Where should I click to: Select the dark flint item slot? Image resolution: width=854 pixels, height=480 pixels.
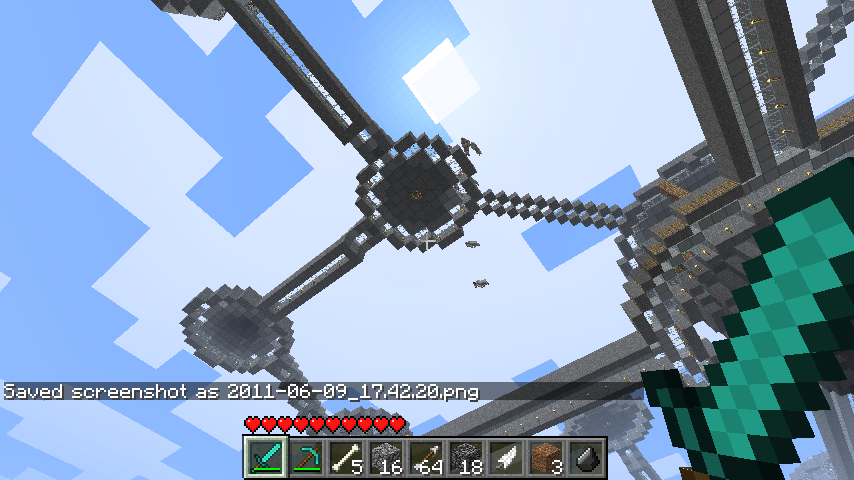click(x=585, y=458)
